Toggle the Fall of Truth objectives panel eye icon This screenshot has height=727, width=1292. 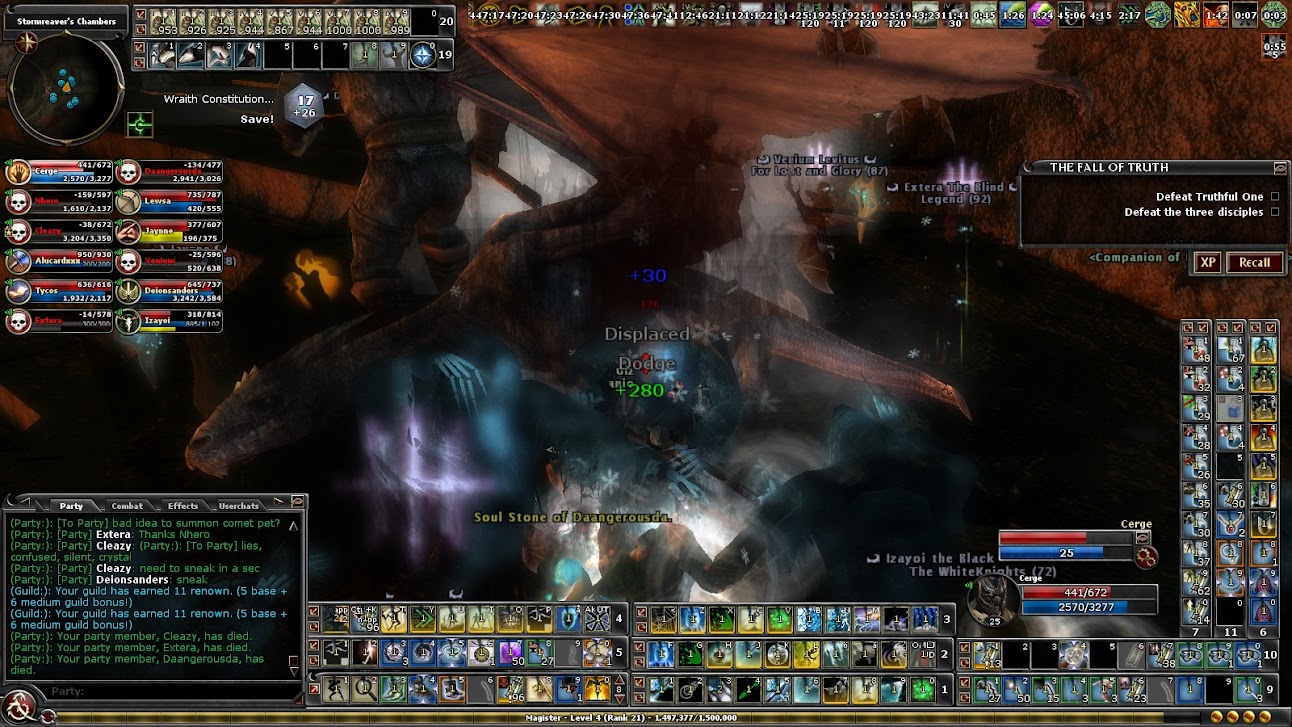click(1280, 168)
